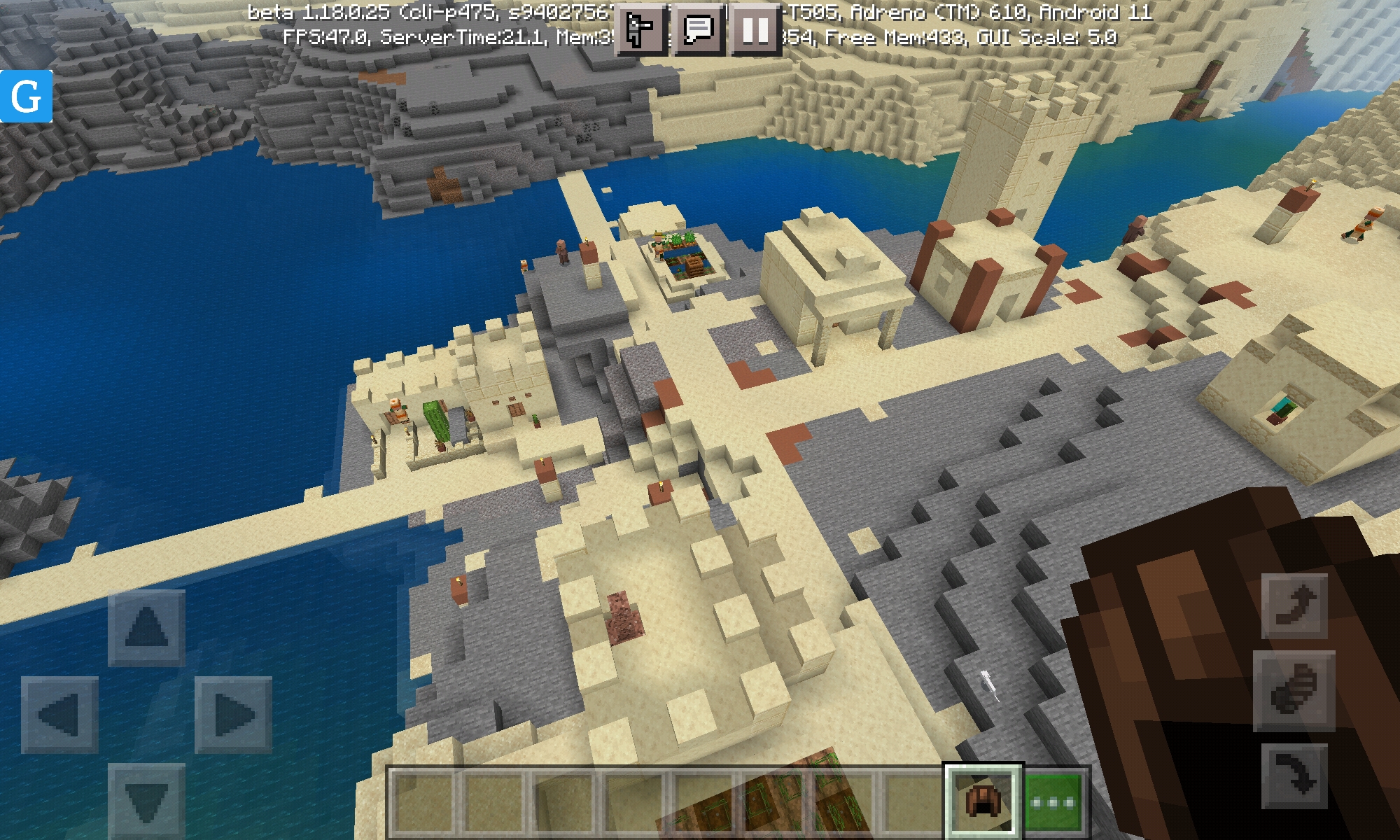The height and width of the screenshot is (840, 1400).
Task: Open the emote menu button
Action: 640,30
